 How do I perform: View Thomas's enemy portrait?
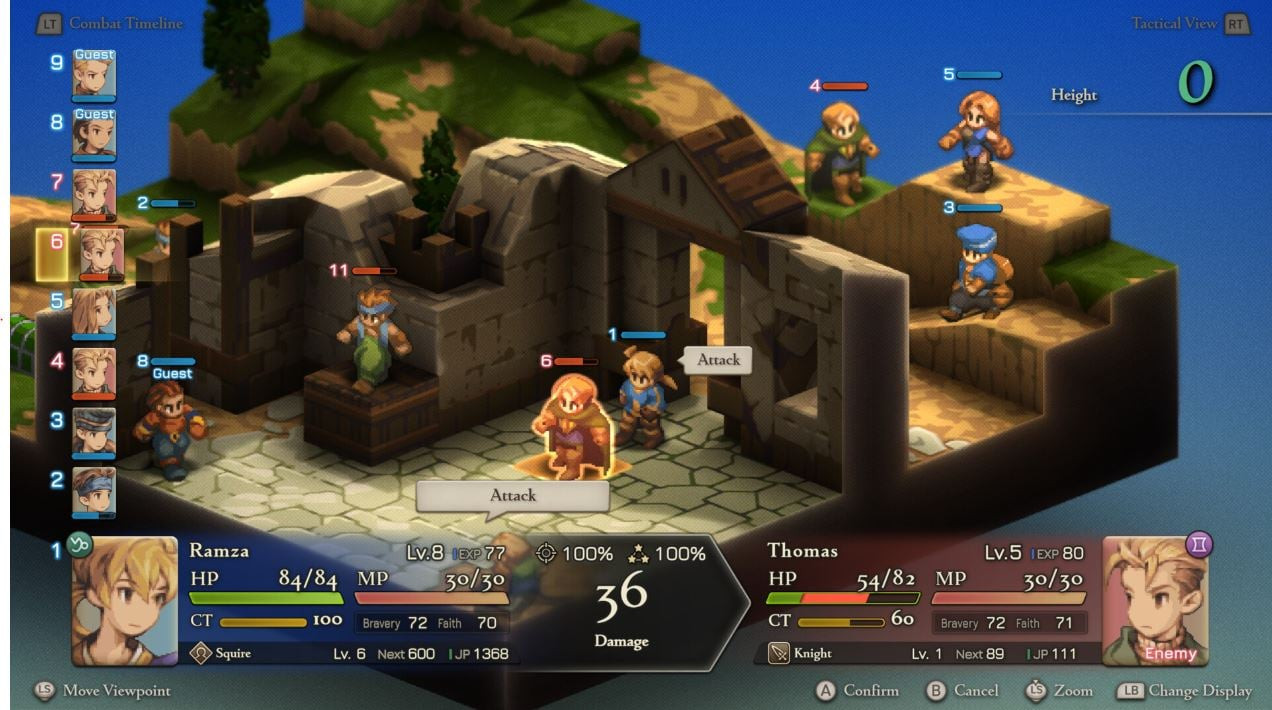(1155, 601)
